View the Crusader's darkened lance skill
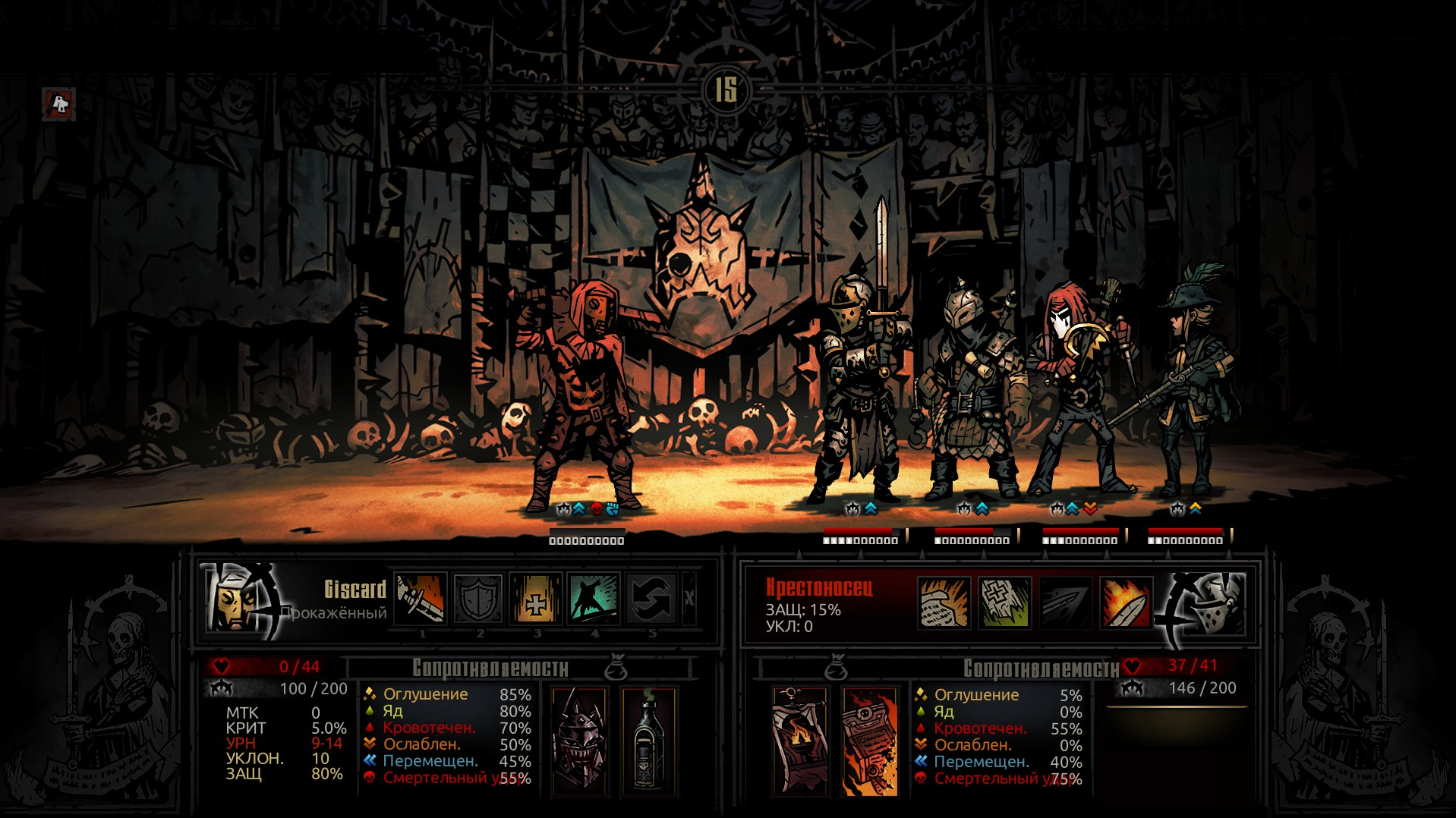 coord(1065,603)
